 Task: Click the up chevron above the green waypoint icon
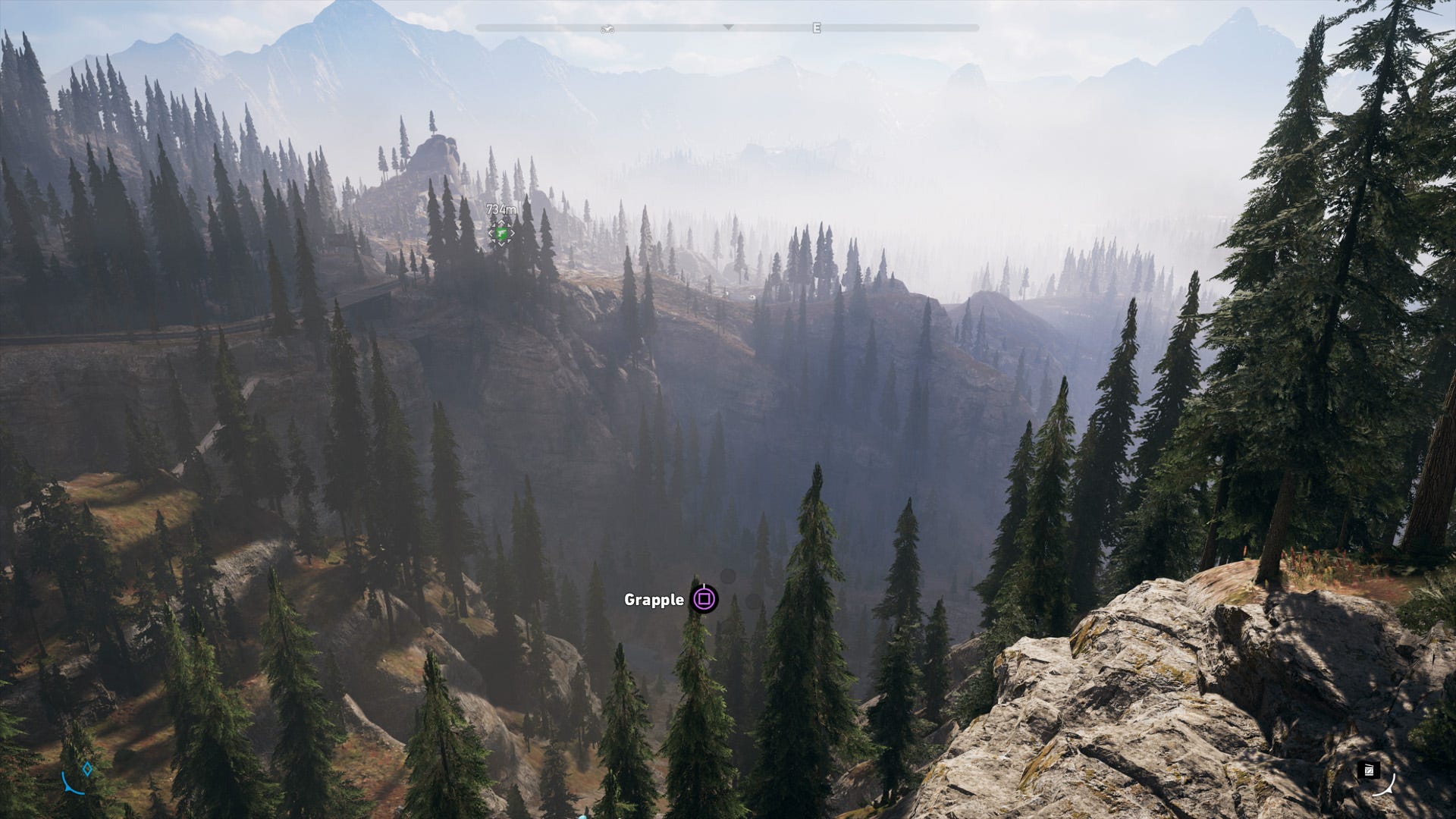500,222
